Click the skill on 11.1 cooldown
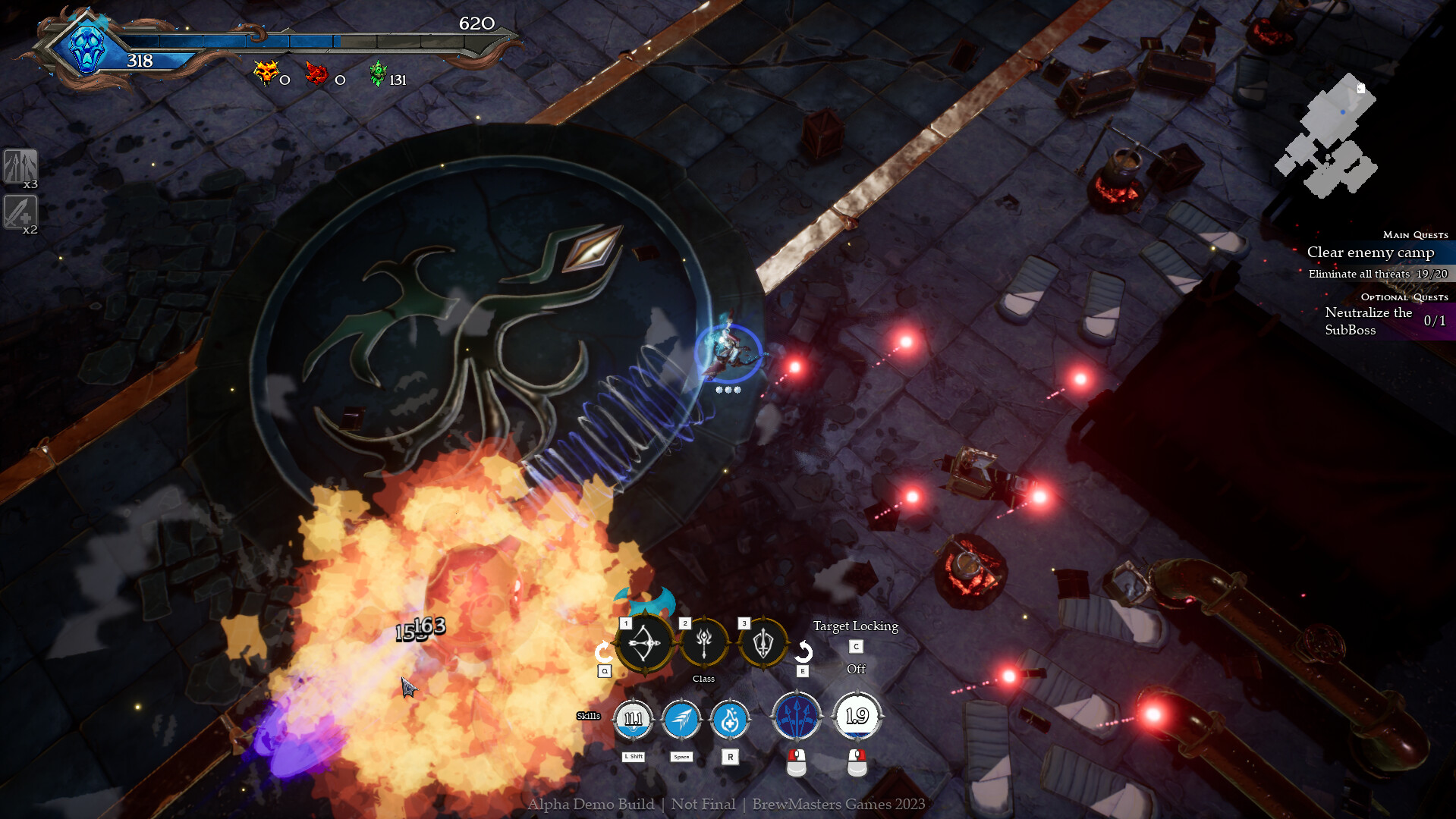The height and width of the screenshot is (819, 1456). pos(633,718)
